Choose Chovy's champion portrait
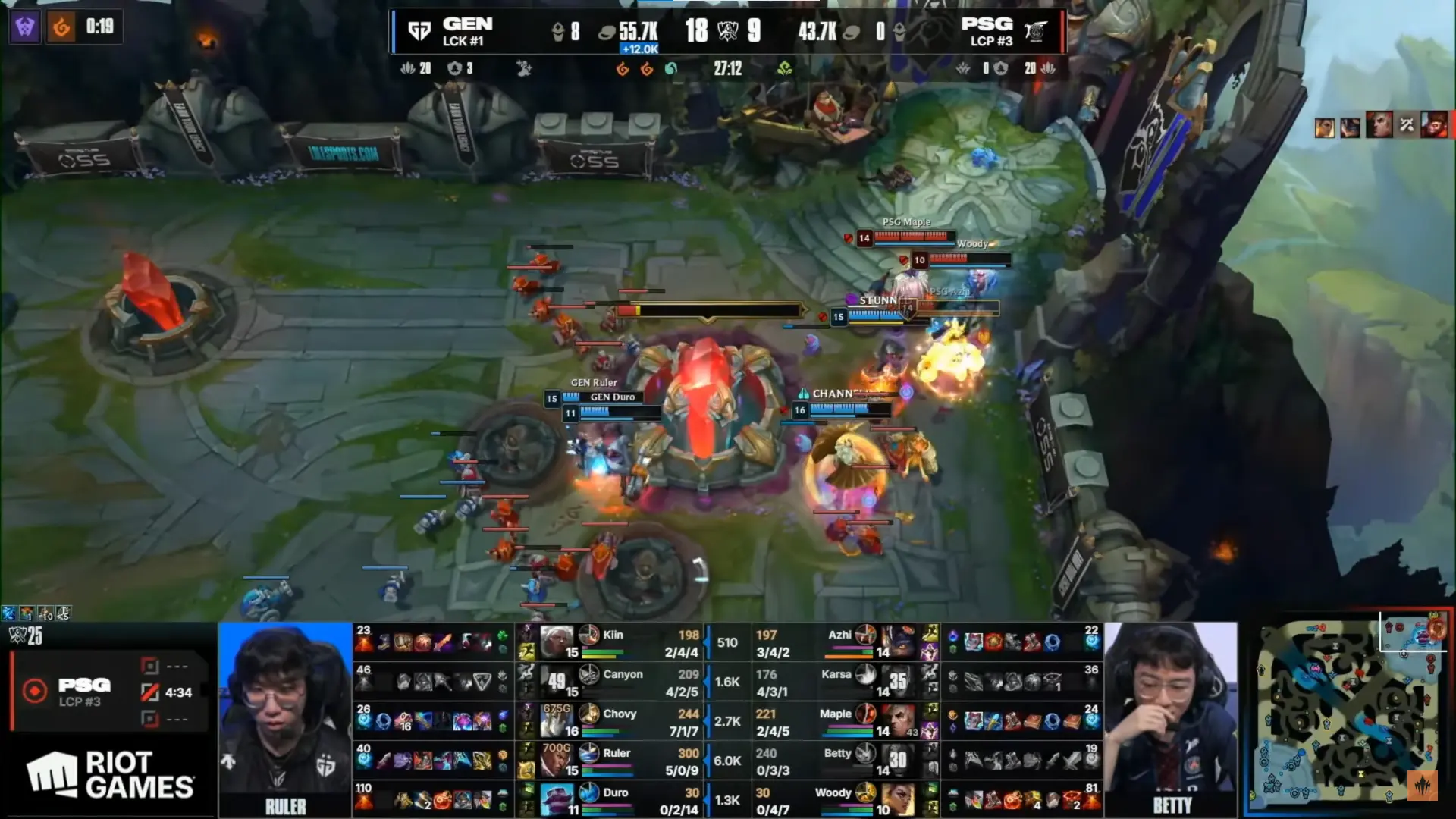The image size is (1456, 819). (x=556, y=721)
